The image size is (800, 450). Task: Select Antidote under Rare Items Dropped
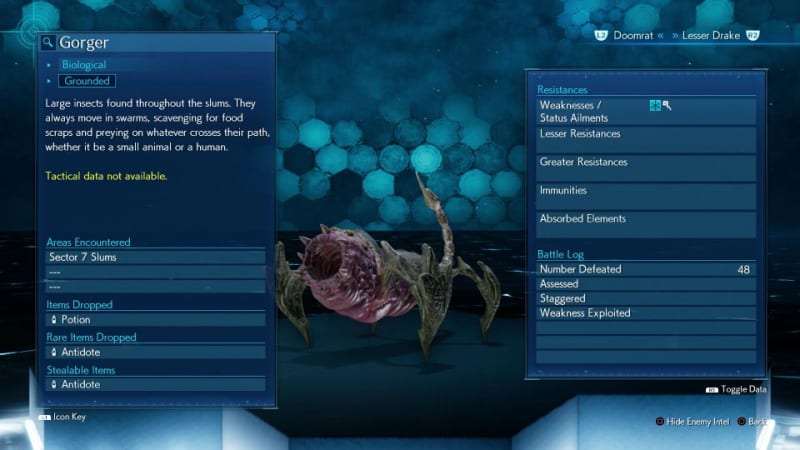[x=155, y=352]
